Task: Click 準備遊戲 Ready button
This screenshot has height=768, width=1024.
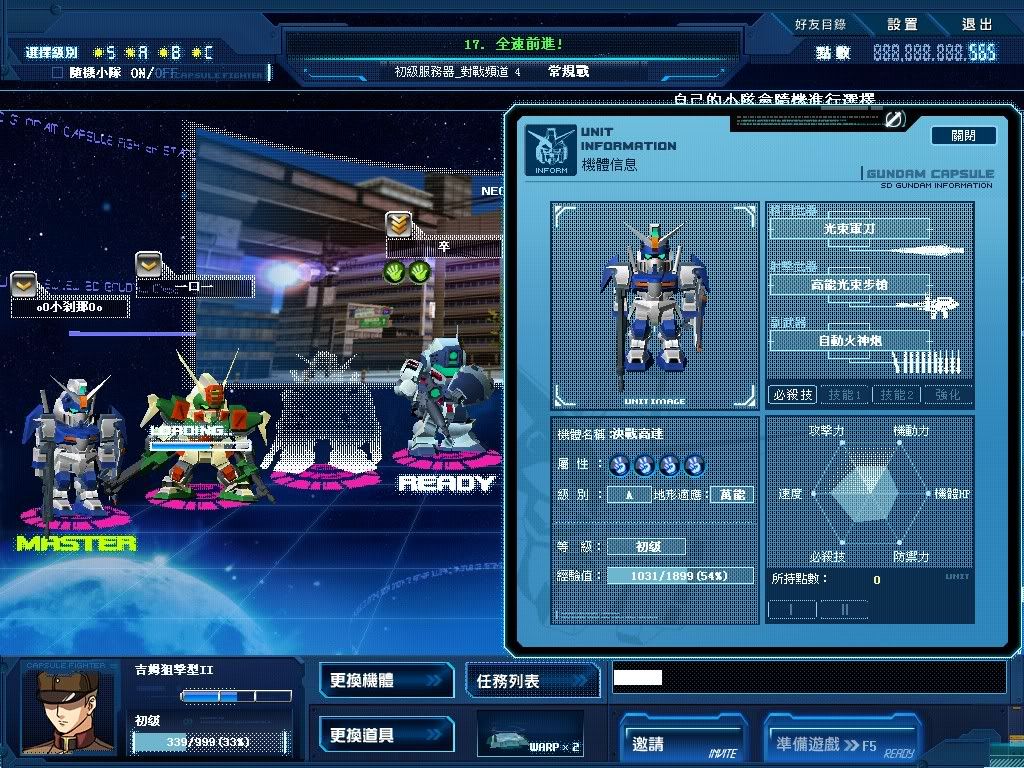Action: [841, 743]
